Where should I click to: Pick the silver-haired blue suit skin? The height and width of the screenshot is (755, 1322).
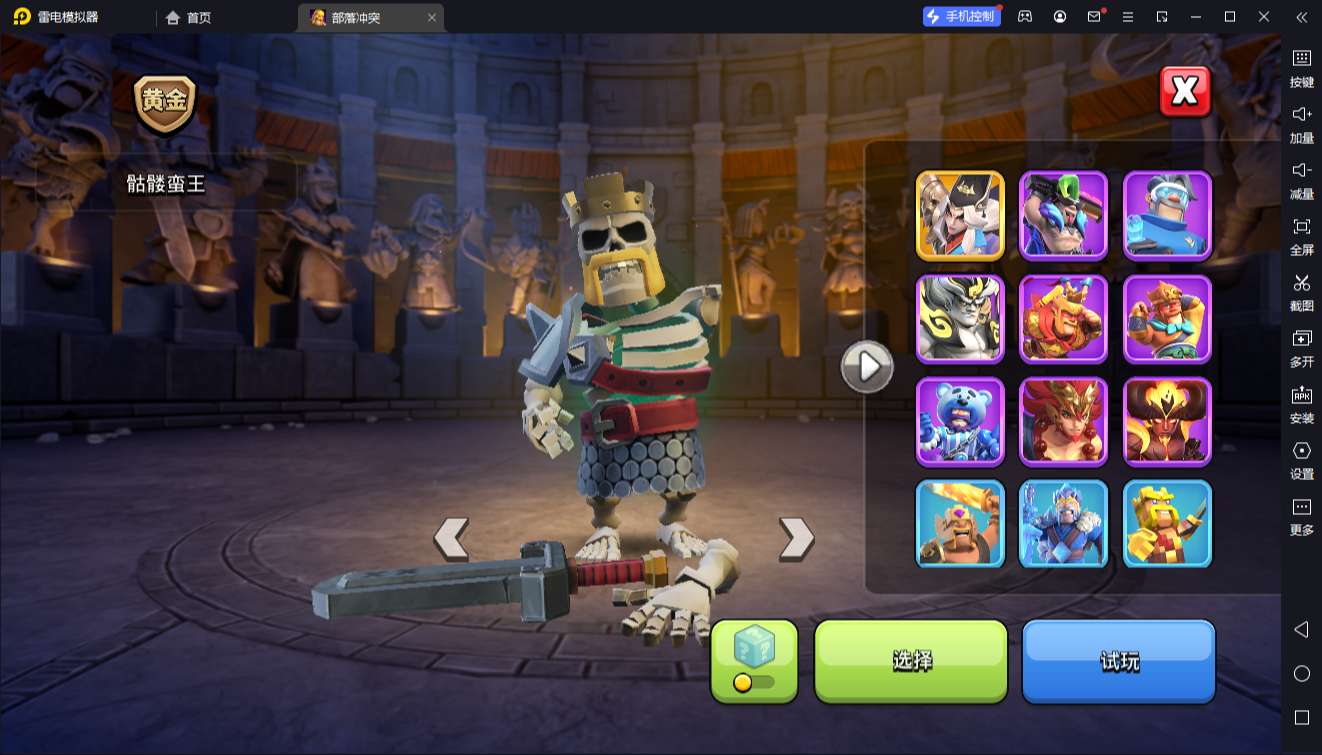pyautogui.click(x=1167, y=215)
